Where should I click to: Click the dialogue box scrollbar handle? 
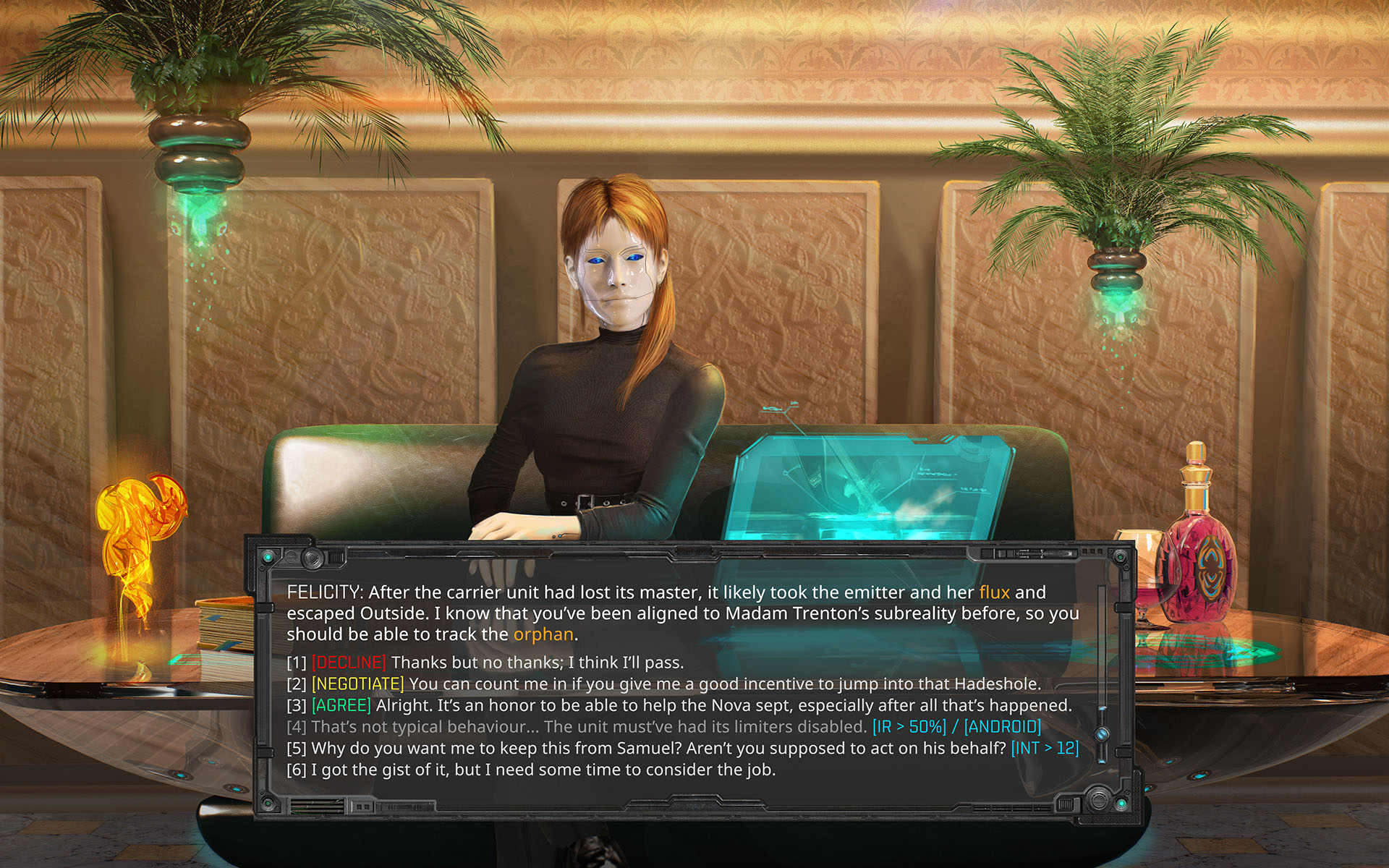(x=1103, y=734)
